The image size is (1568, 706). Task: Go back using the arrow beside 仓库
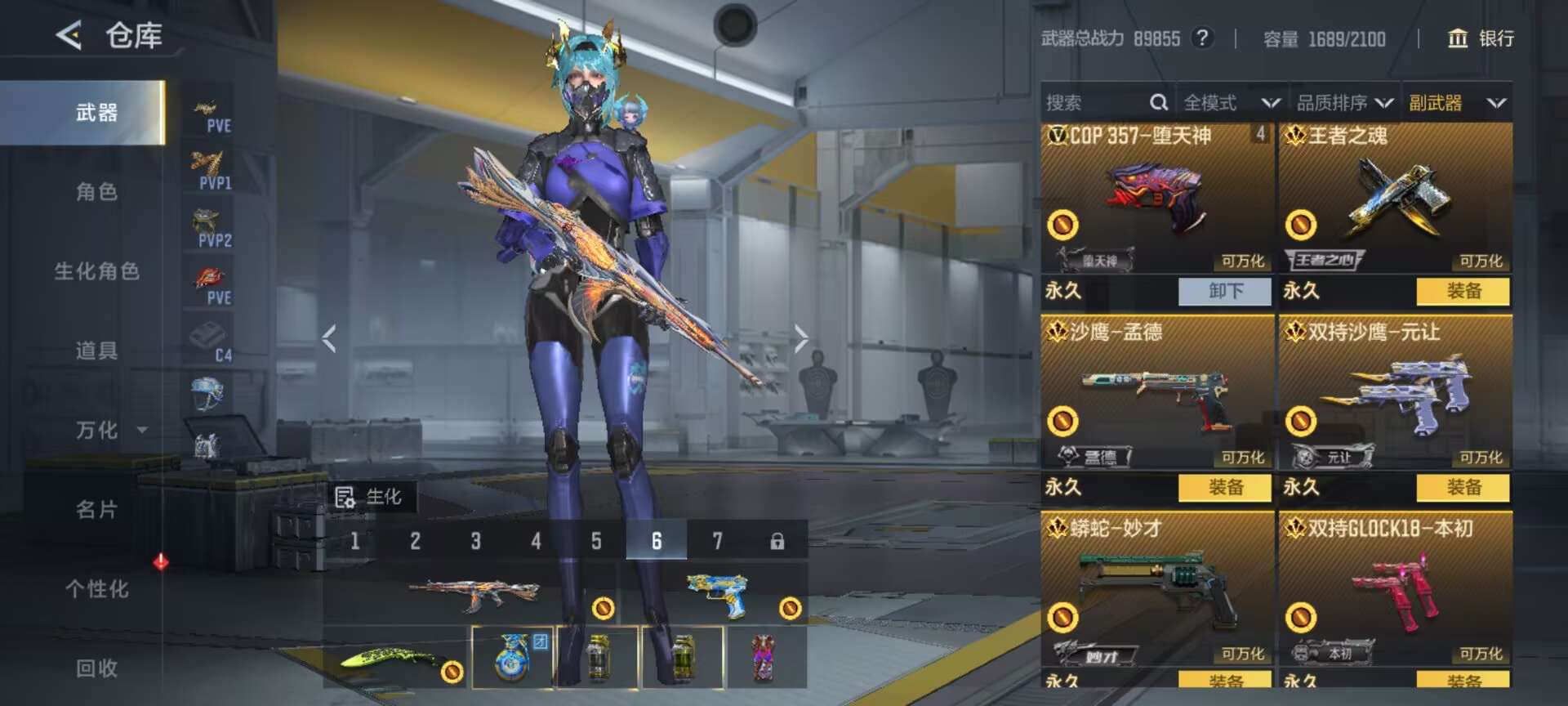tap(69, 35)
